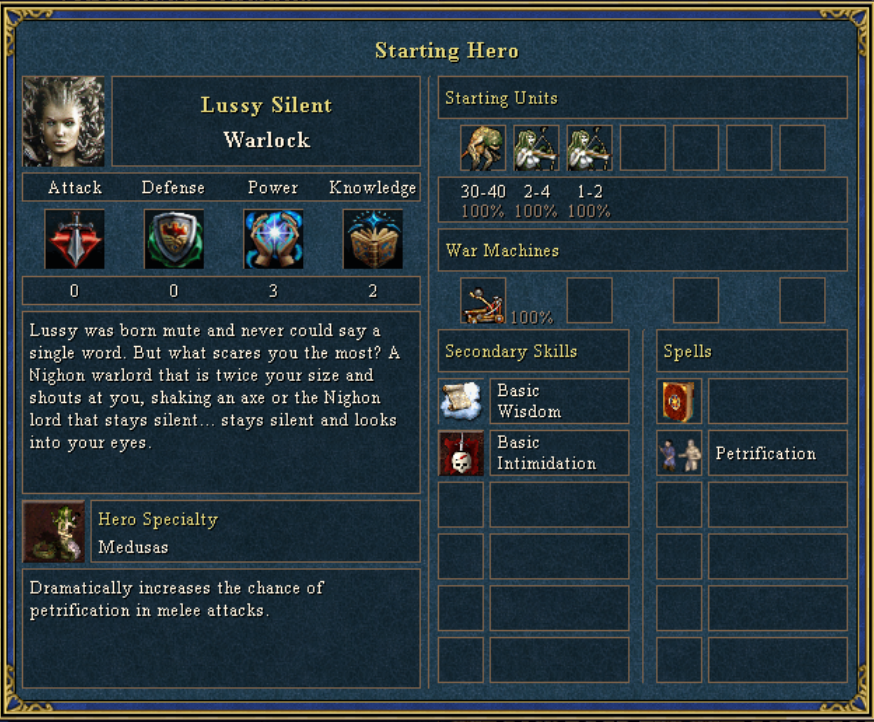Select the hero biography text box
The width and height of the screenshot is (874, 722).
(221, 402)
